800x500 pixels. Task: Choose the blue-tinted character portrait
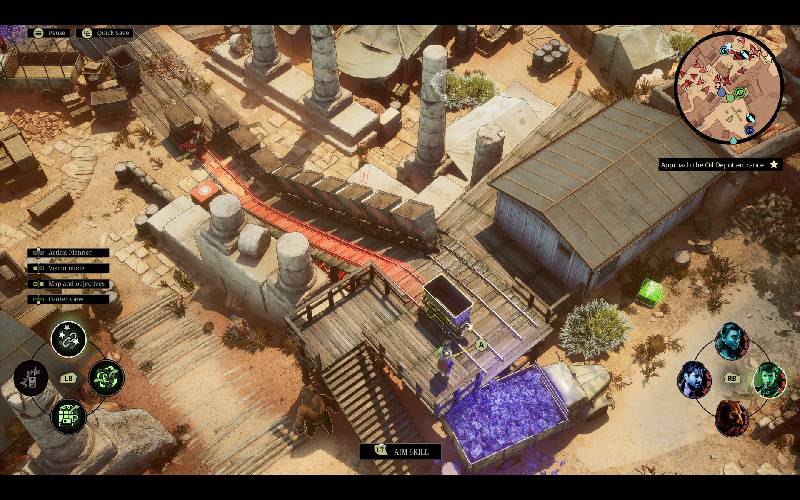point(694,379)
